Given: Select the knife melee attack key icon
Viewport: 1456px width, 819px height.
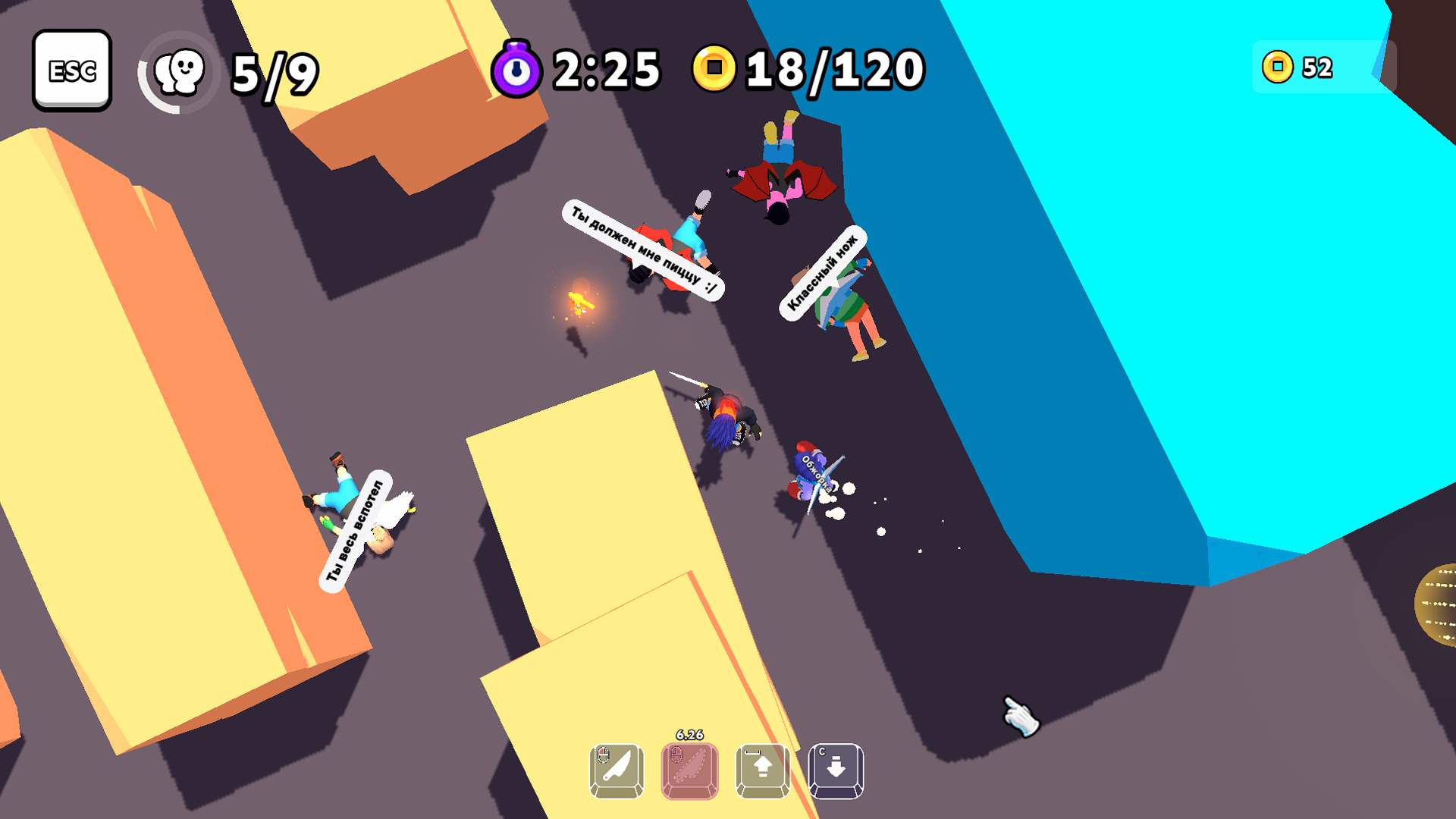Looking at the screenshot, I should (616, 770).
